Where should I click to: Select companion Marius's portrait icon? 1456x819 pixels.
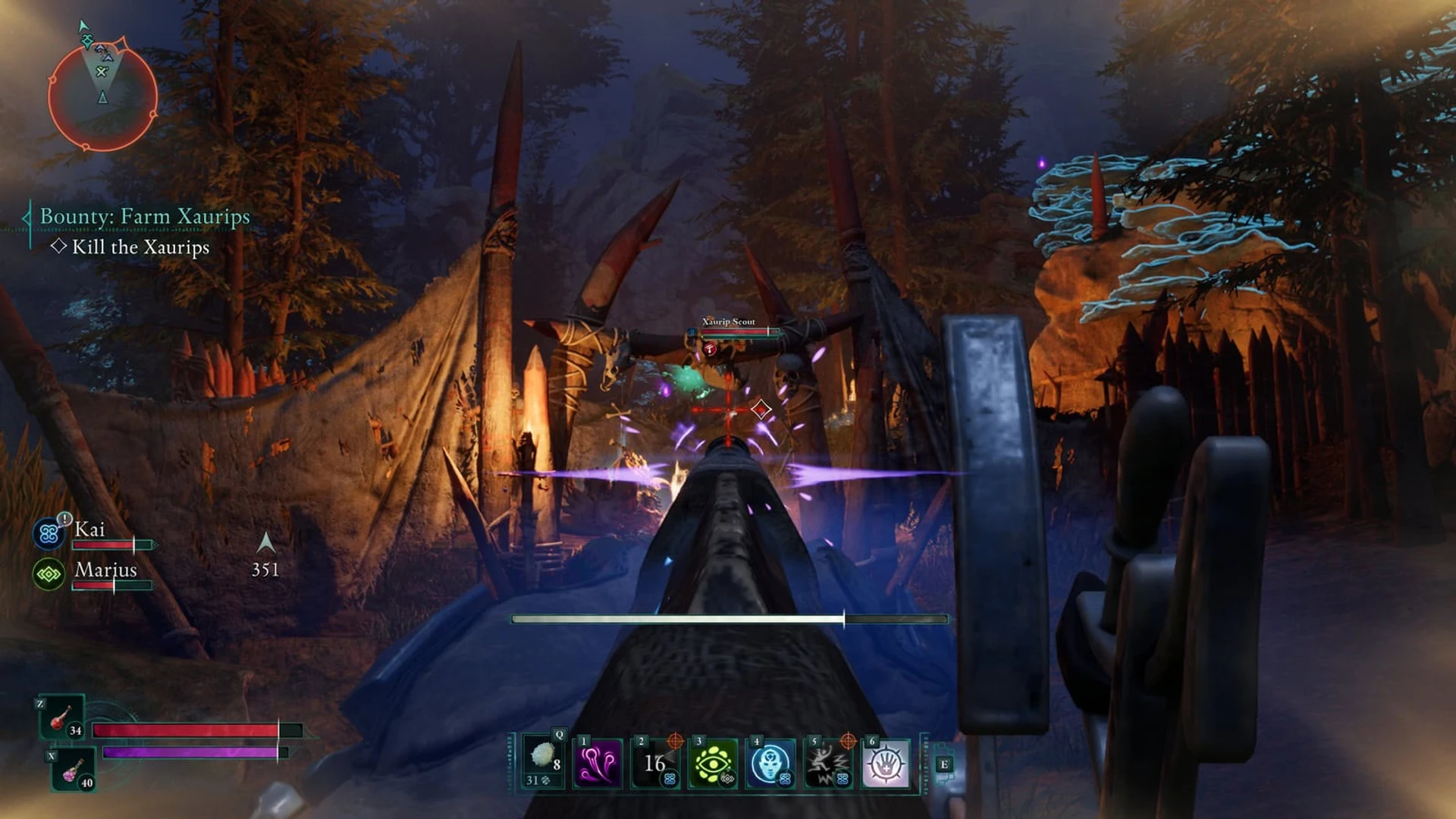pos(49,575)
